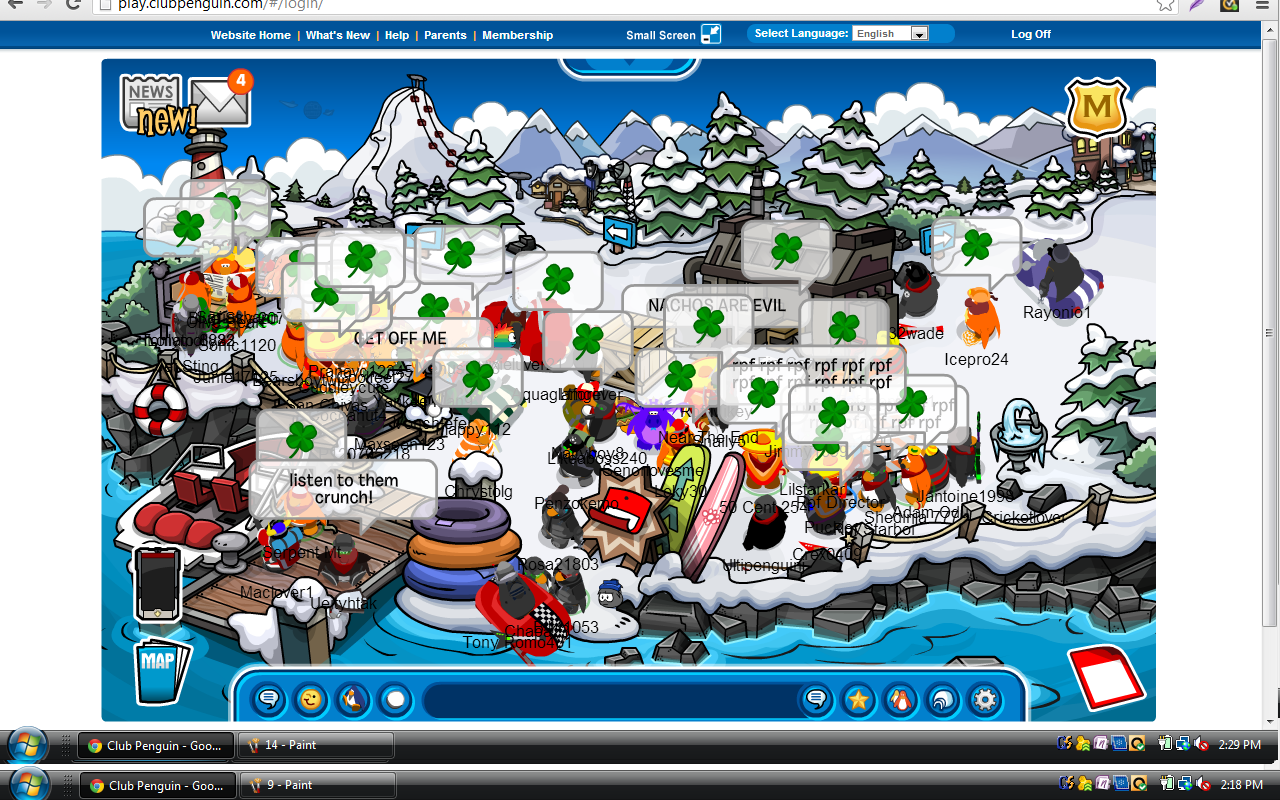Toggle Small Screen mode

tap(710, 34)
